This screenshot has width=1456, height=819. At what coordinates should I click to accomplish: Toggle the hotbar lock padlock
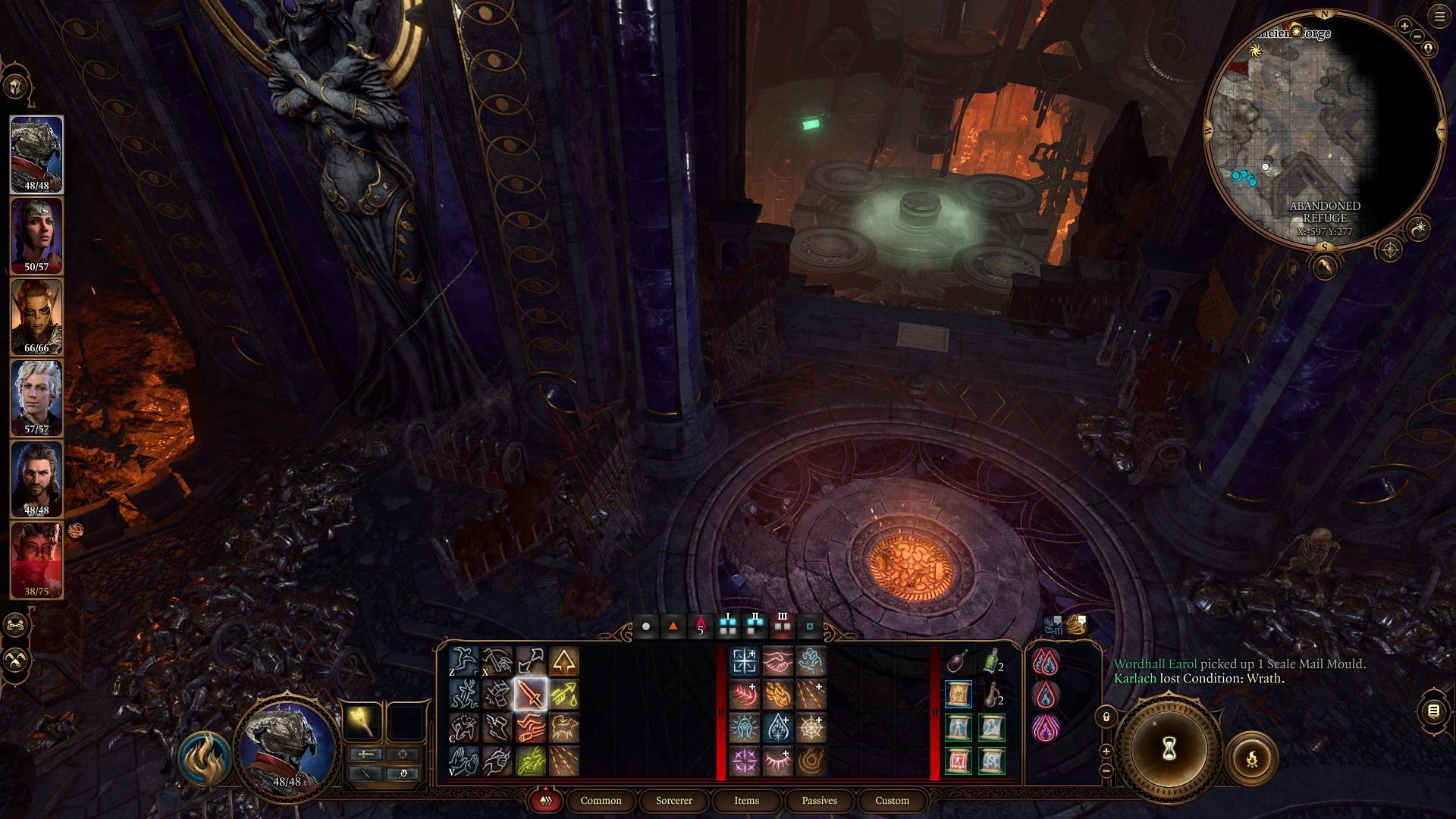1106,717
